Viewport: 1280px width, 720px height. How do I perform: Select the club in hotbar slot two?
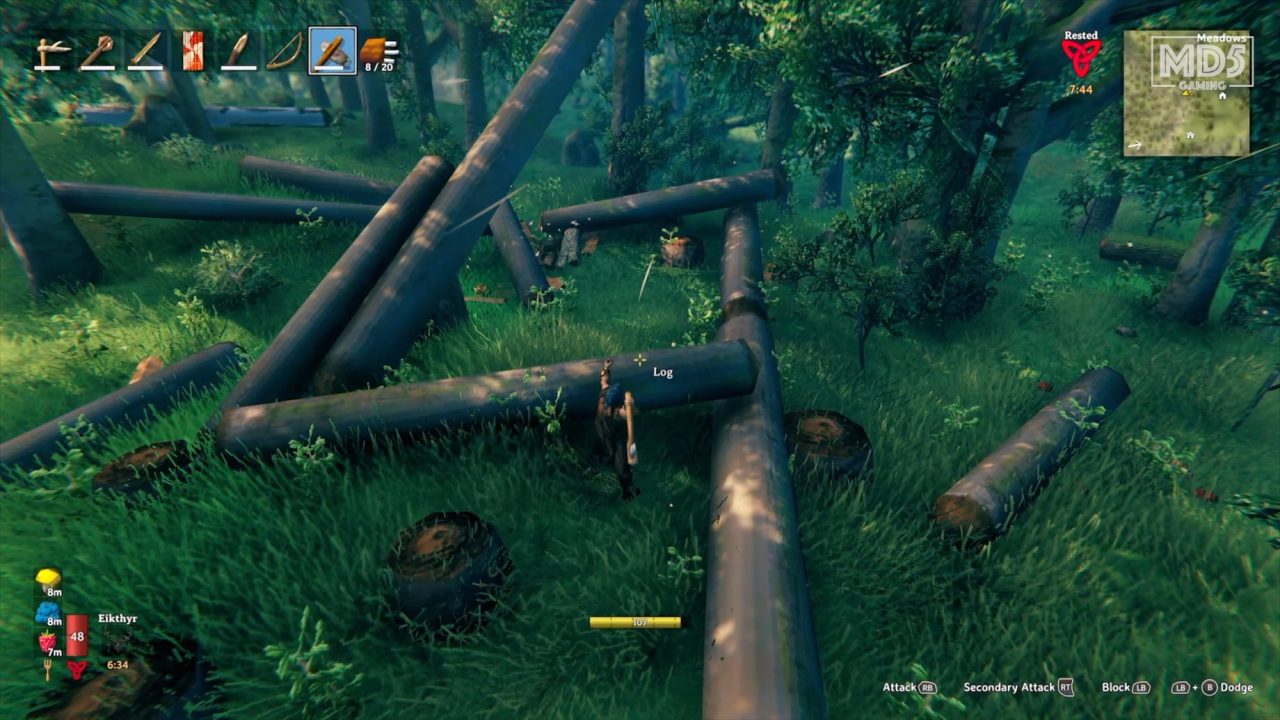pyautogui.click(x=97, y=49)
